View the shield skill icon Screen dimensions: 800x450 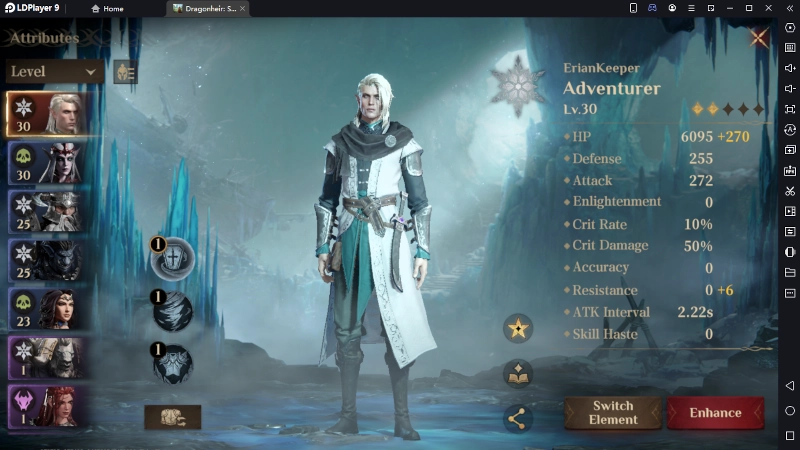[172, 260]
